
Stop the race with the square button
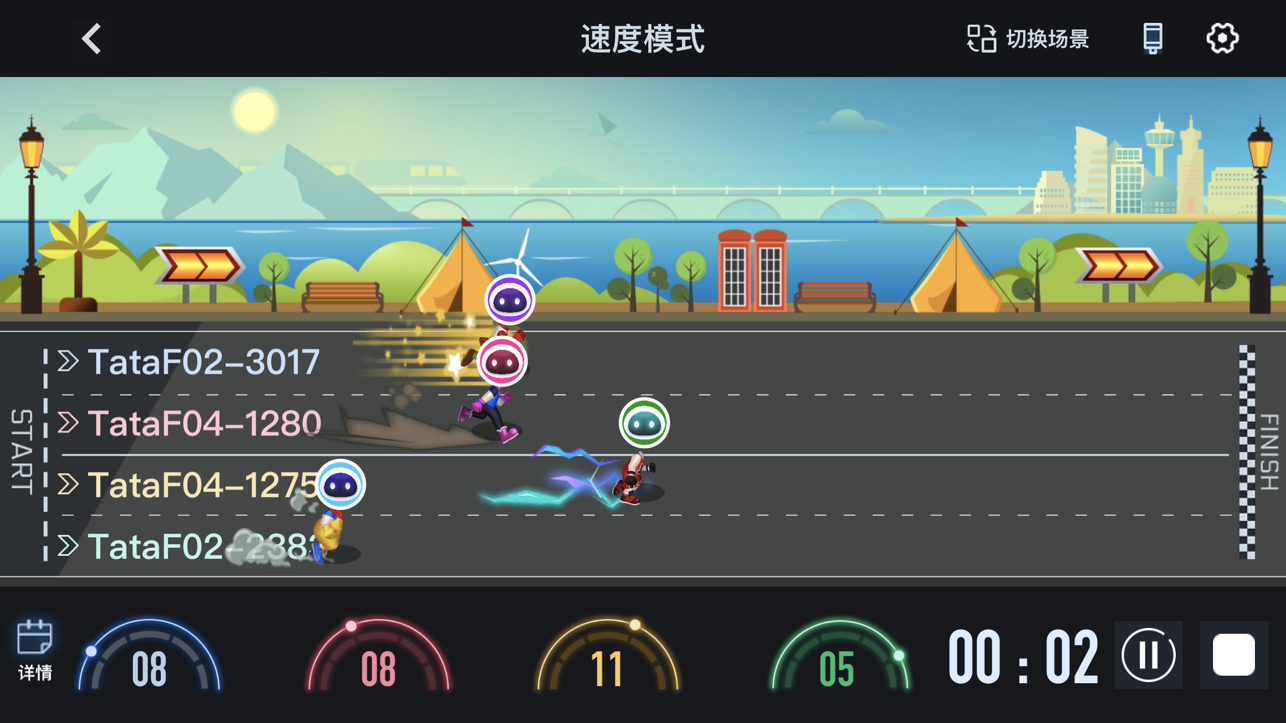click(x=1233, y=656)
